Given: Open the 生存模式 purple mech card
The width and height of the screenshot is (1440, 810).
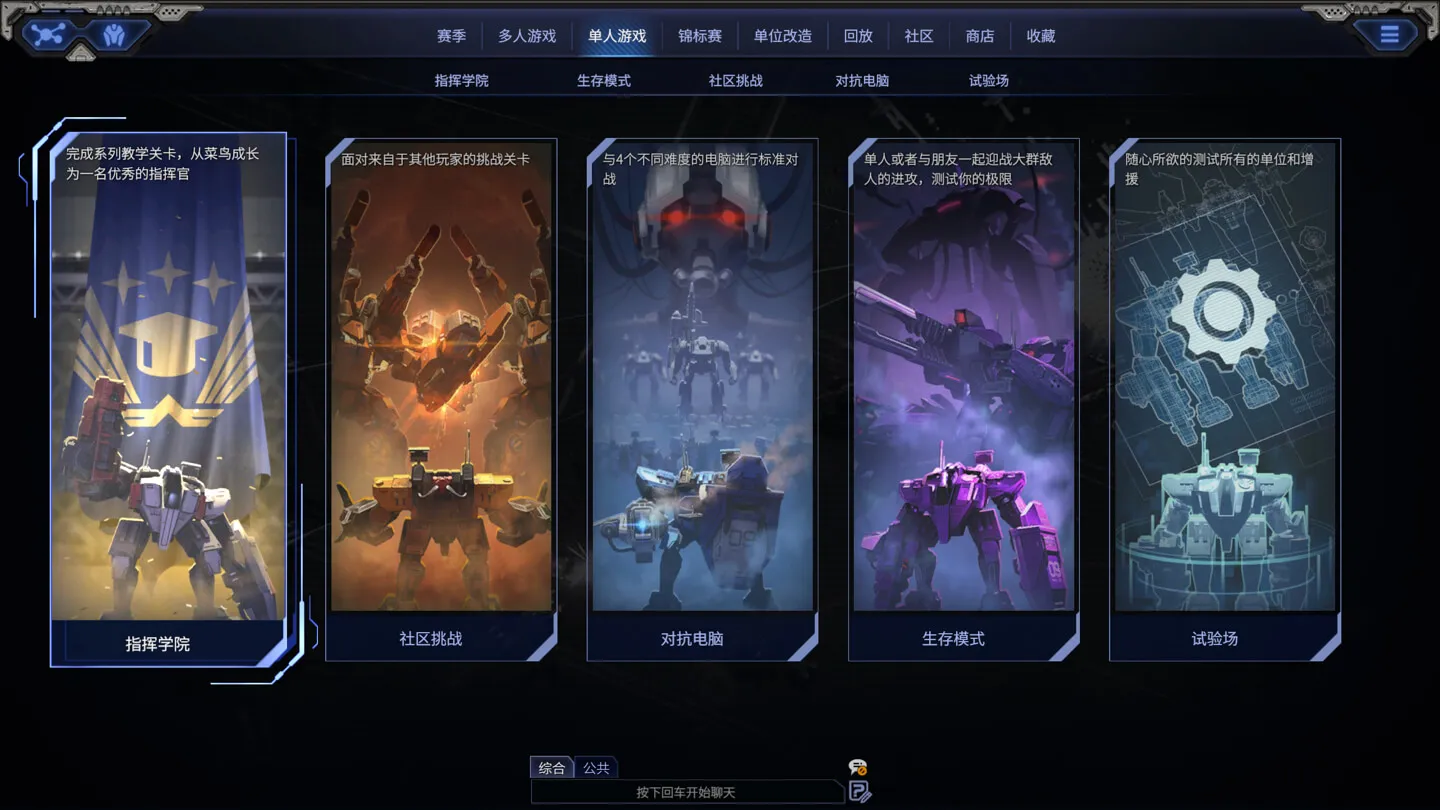Looking at the screenshot, I should click(x=964, y=400).
